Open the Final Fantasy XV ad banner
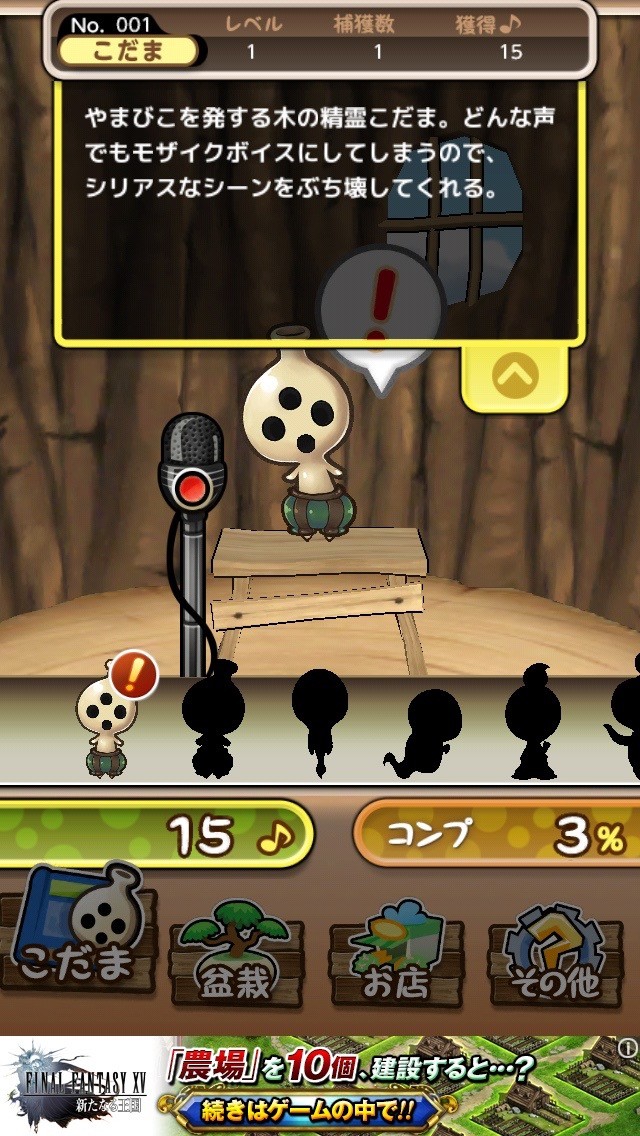This screenshot has width=640, height=1136. point(320,1086)
